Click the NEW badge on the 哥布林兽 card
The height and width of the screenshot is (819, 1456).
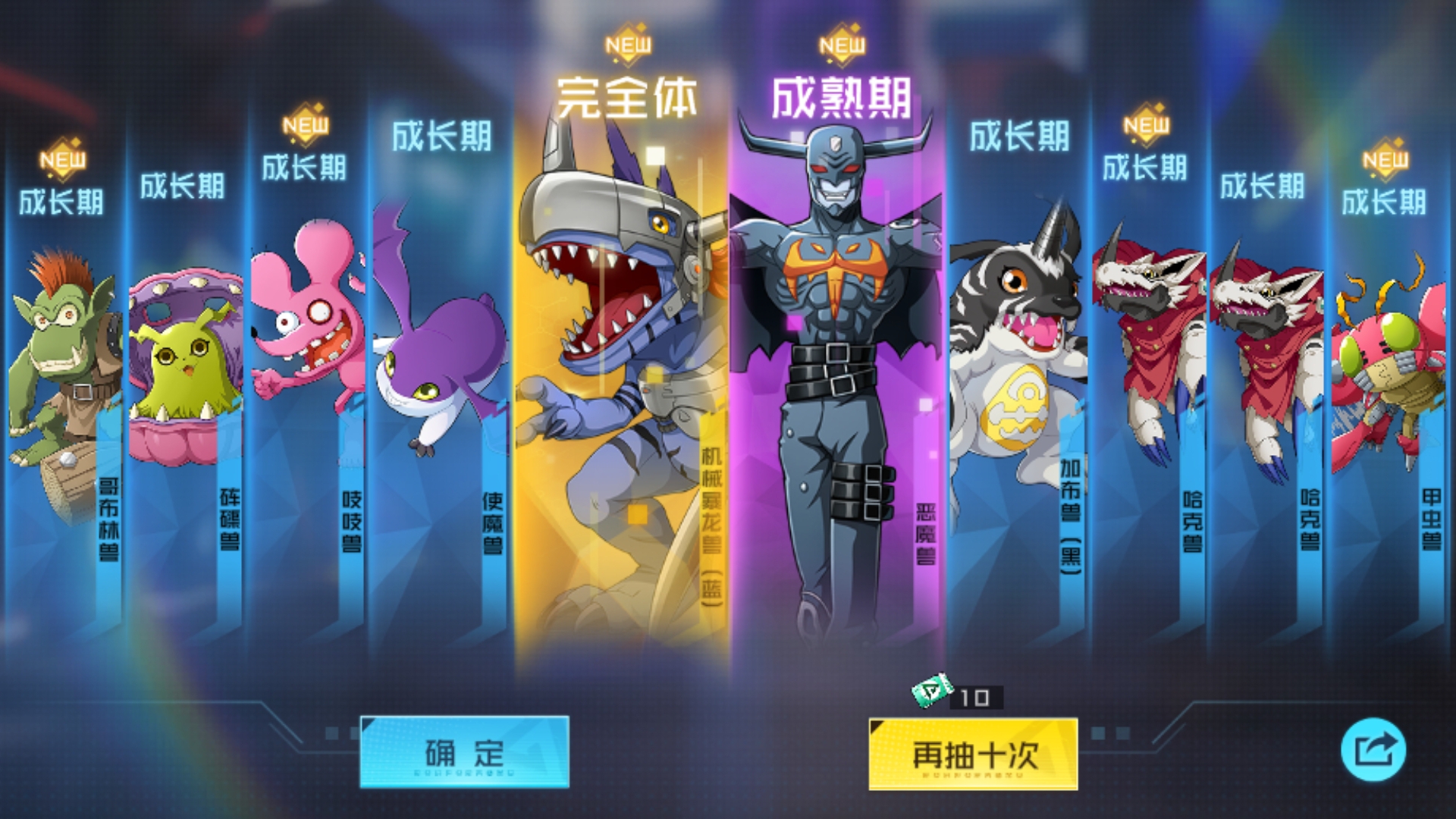[x=62, y=160]
